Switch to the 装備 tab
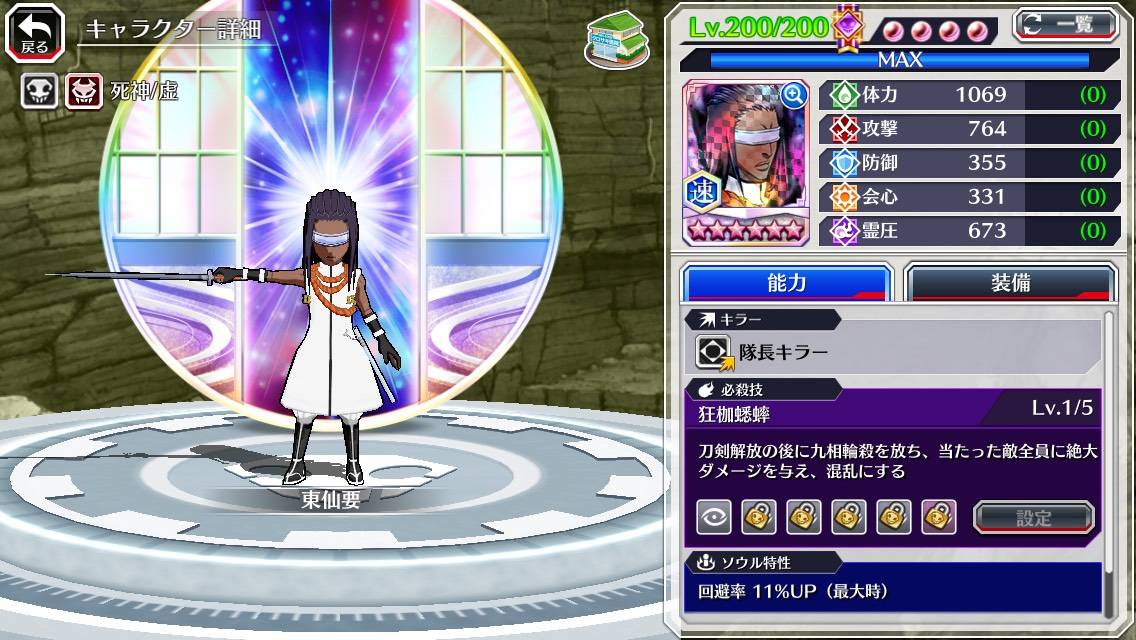This screenshot has width=1136, height=640. [1010, 283]
